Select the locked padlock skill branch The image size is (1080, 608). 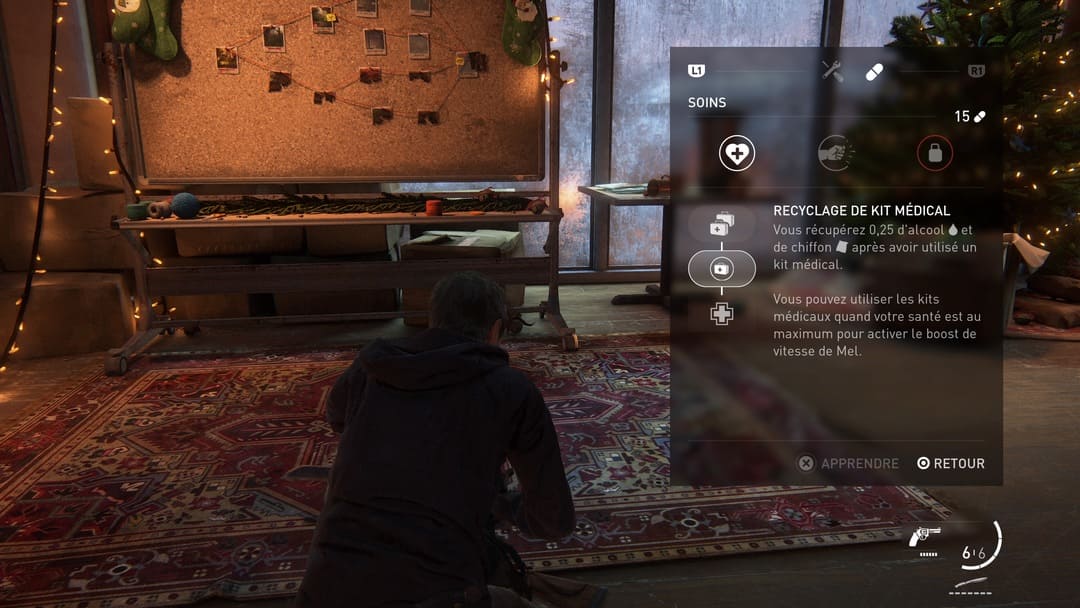pos(935,153)
